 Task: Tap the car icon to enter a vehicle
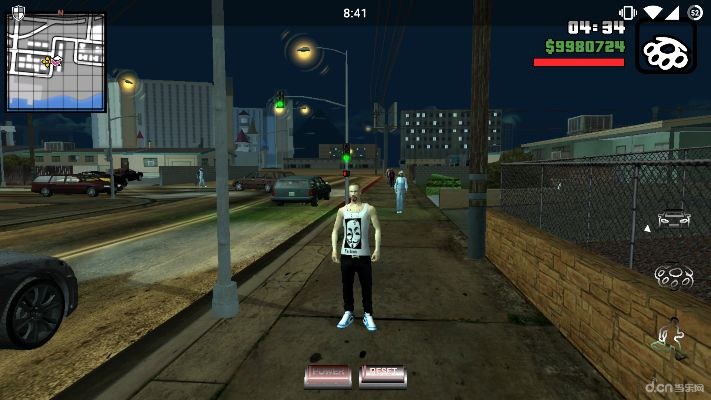672,219
